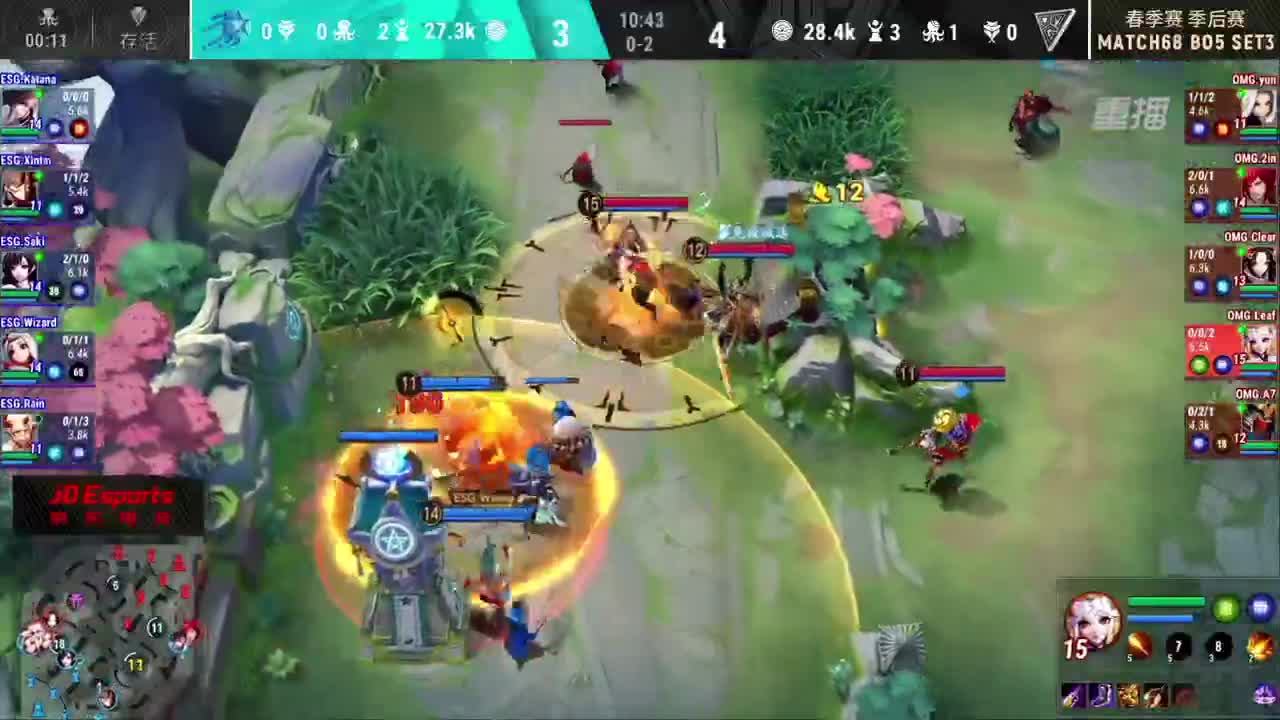Click the tower icon beside the blue score
Image resolution: width=1280 pixels, height=720 pixels.
[401, 31]
